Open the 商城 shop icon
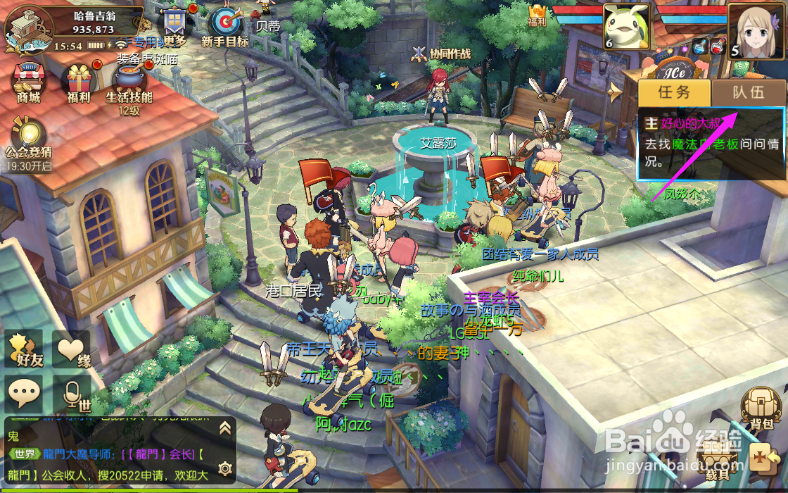This screenshot has width=788, height=493. click(x=27, y=80)
